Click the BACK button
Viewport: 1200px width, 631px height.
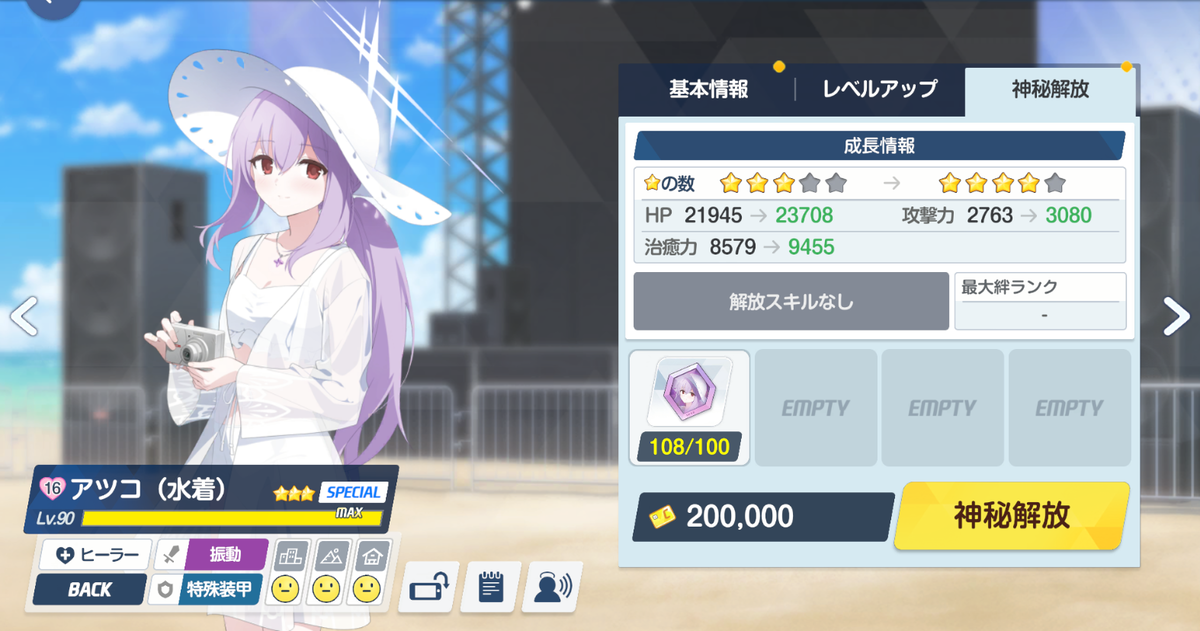coord(90,590)
